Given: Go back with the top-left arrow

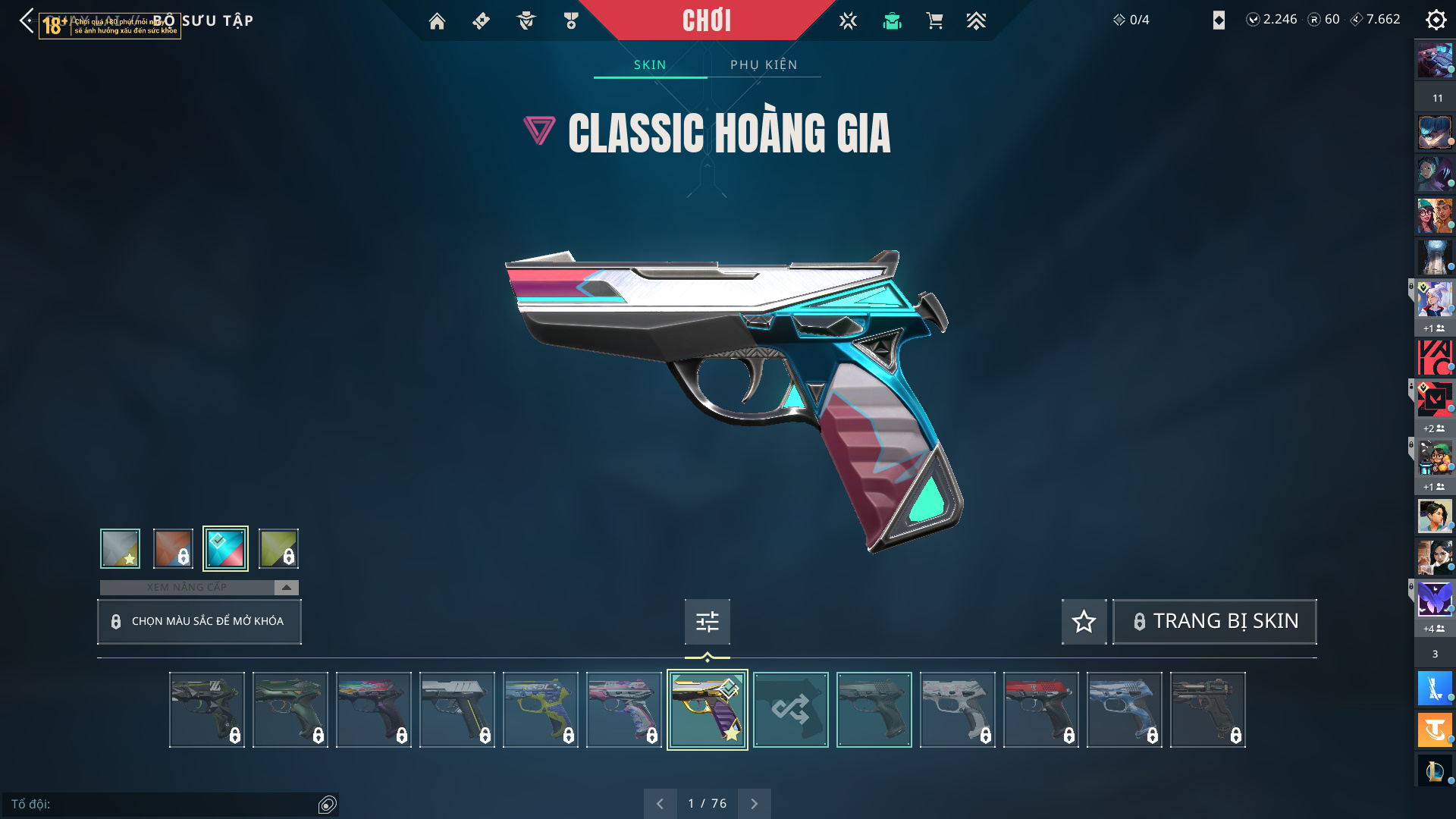Looking at the screenshot, I should pyautogui.click(x=27, y=20).
